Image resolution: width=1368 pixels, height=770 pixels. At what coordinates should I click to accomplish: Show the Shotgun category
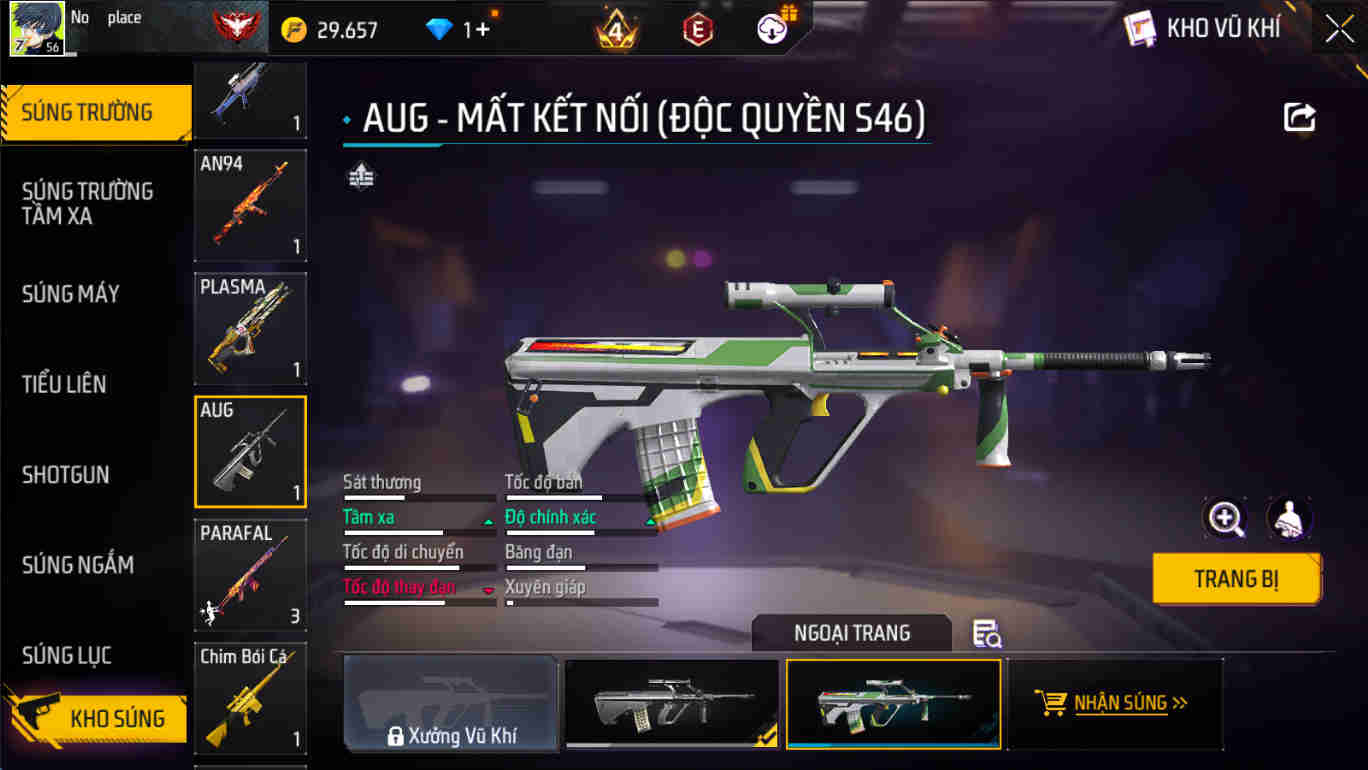pos(66,474)
